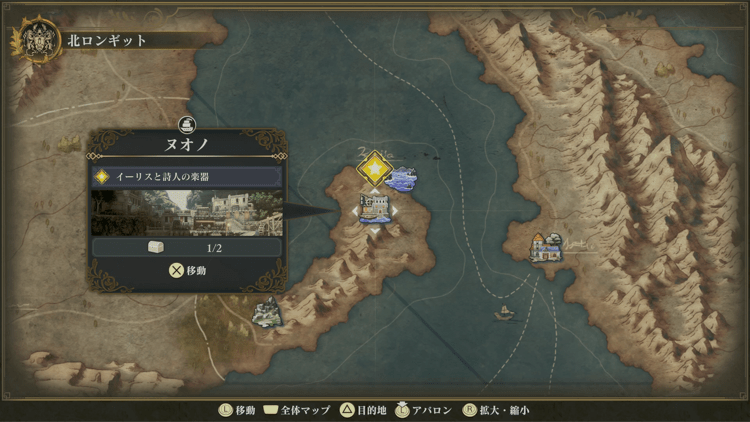
Task: Click the 移動 travel option in the popup
Action: tap(187, 270)
